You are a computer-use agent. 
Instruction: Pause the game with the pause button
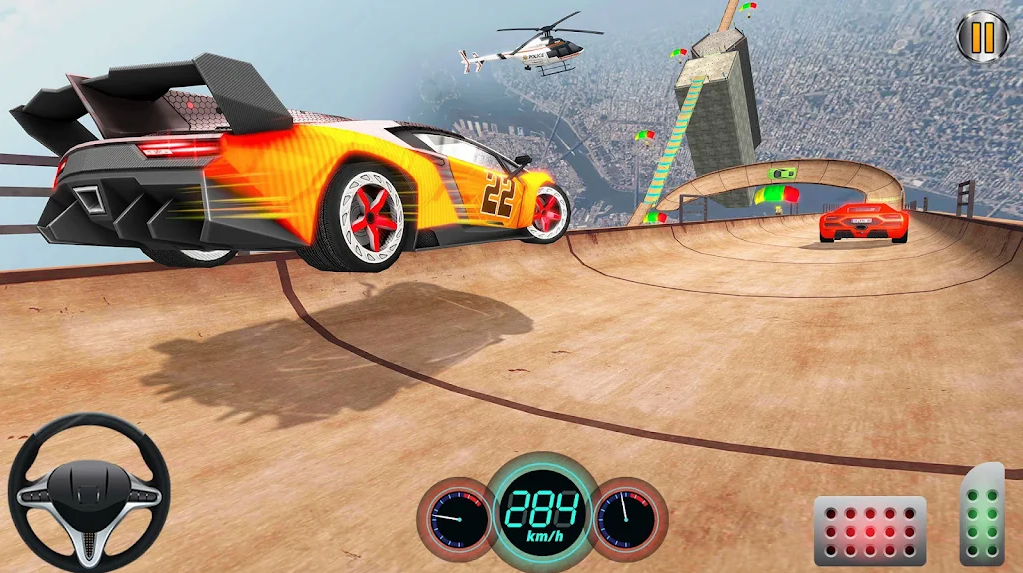coord(982,37)
